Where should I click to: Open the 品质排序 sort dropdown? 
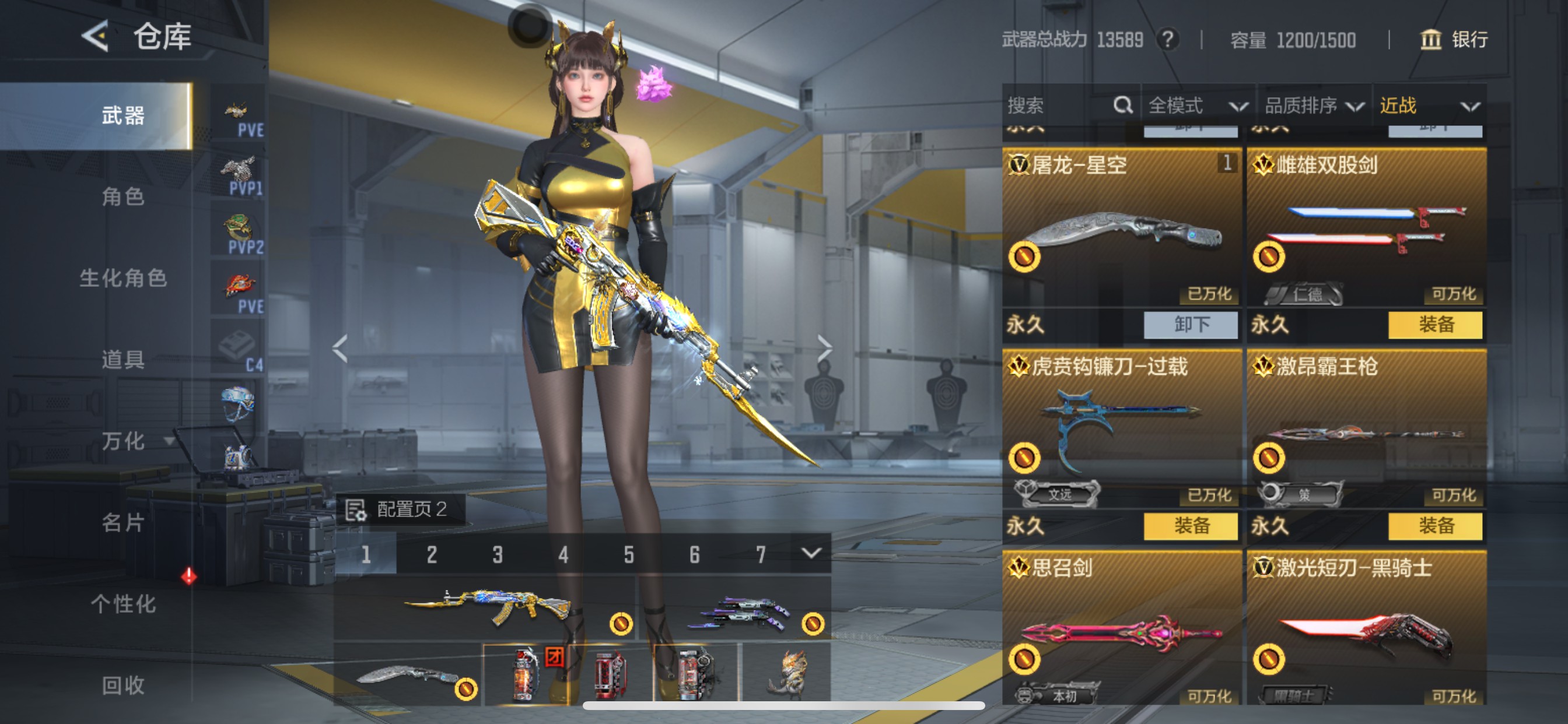tap(1314, 106)
